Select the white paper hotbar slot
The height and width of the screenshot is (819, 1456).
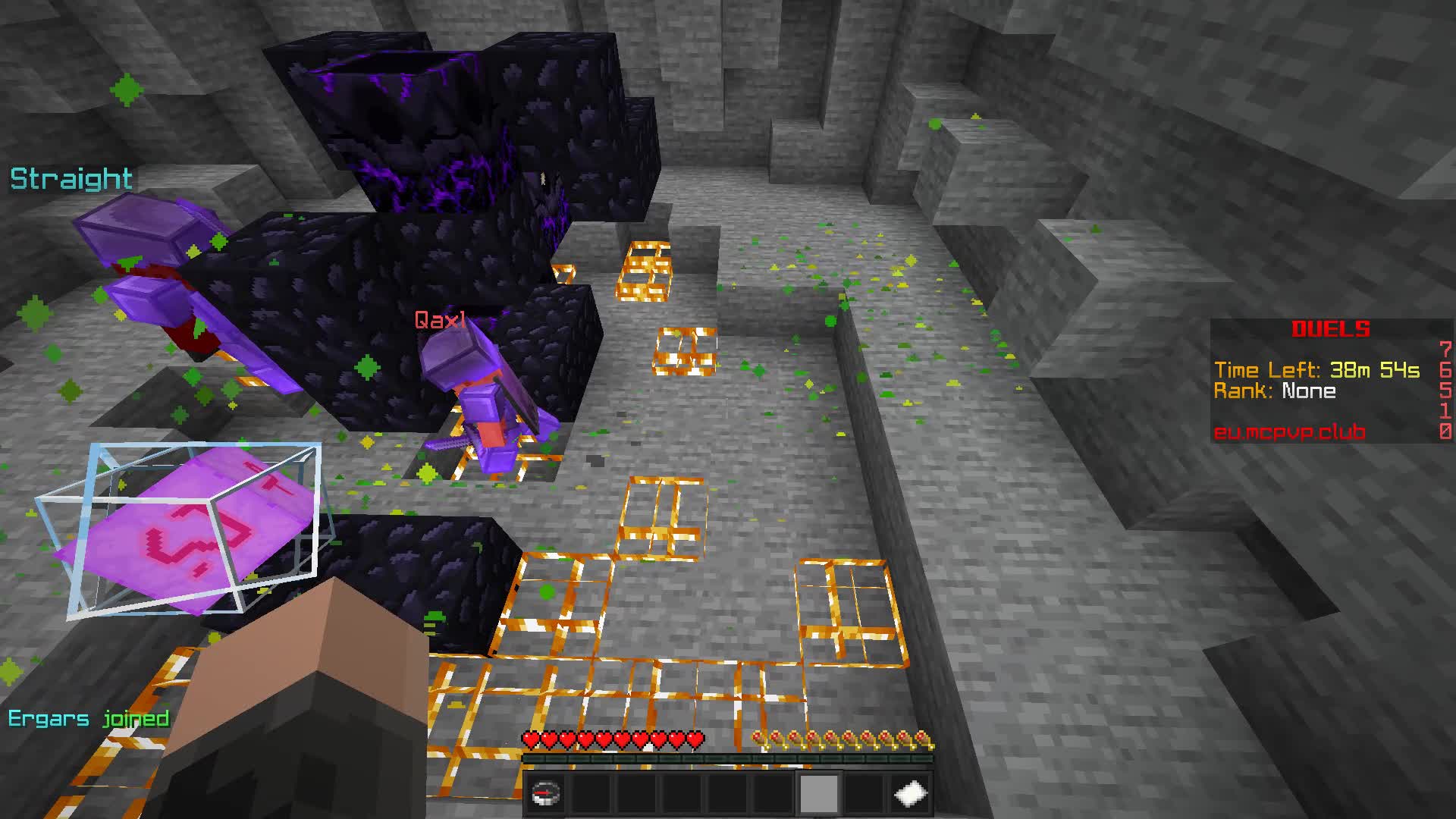tap(911, 794)
